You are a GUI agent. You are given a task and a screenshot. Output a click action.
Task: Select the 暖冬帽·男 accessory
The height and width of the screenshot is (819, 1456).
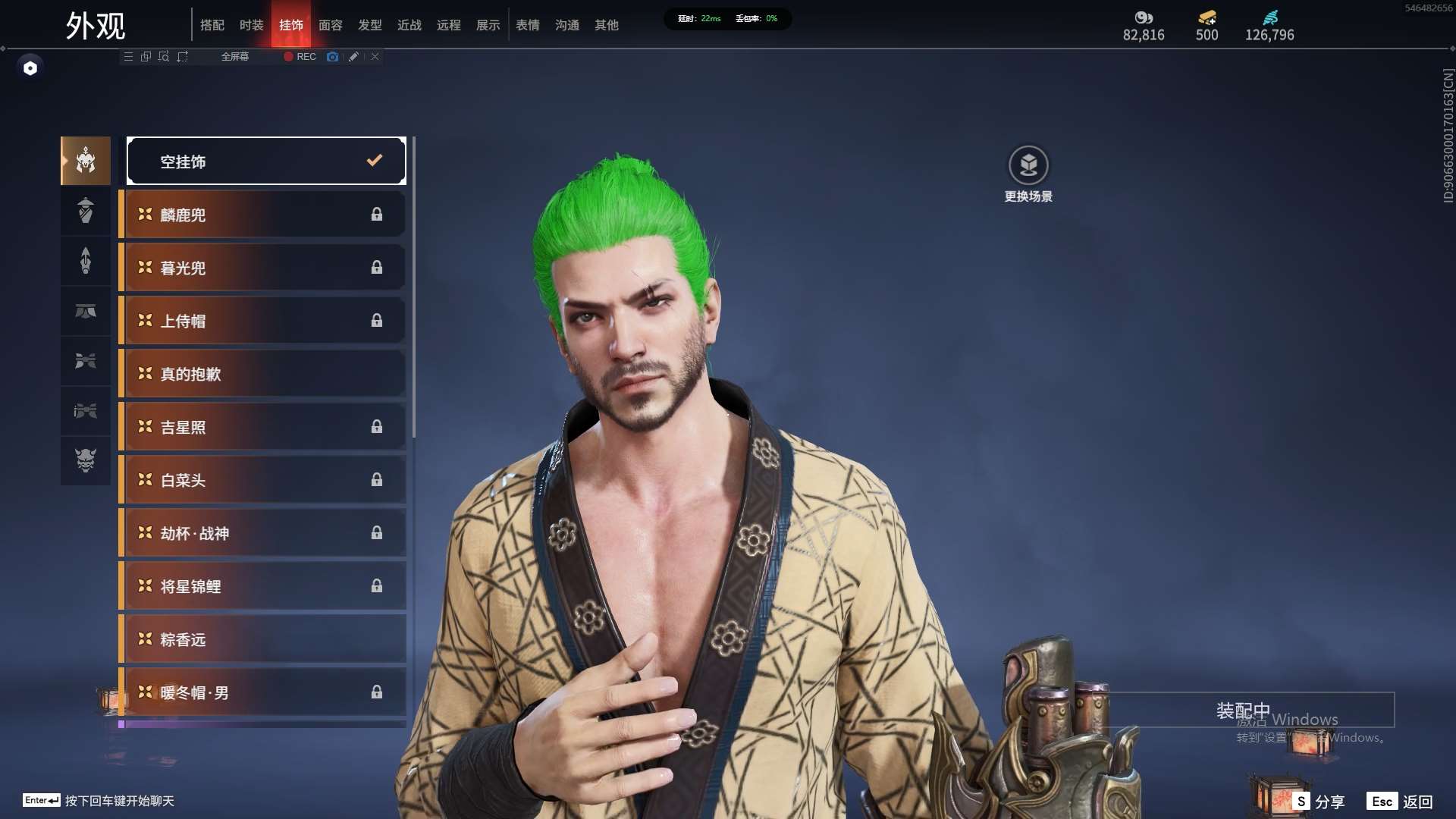pos(262,692)
